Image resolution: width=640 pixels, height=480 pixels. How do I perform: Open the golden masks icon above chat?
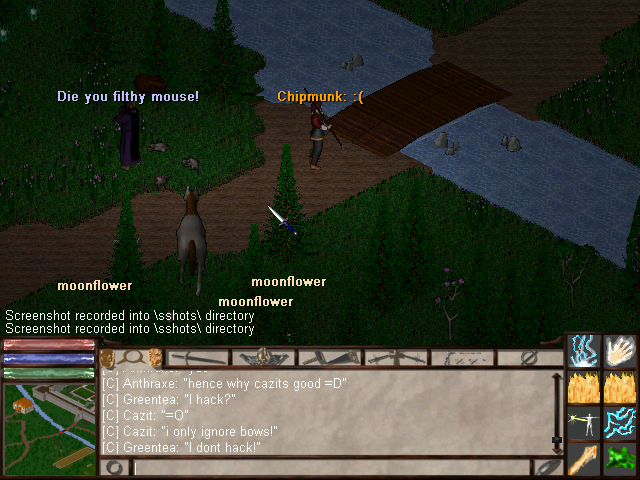(x=107, y=357)
